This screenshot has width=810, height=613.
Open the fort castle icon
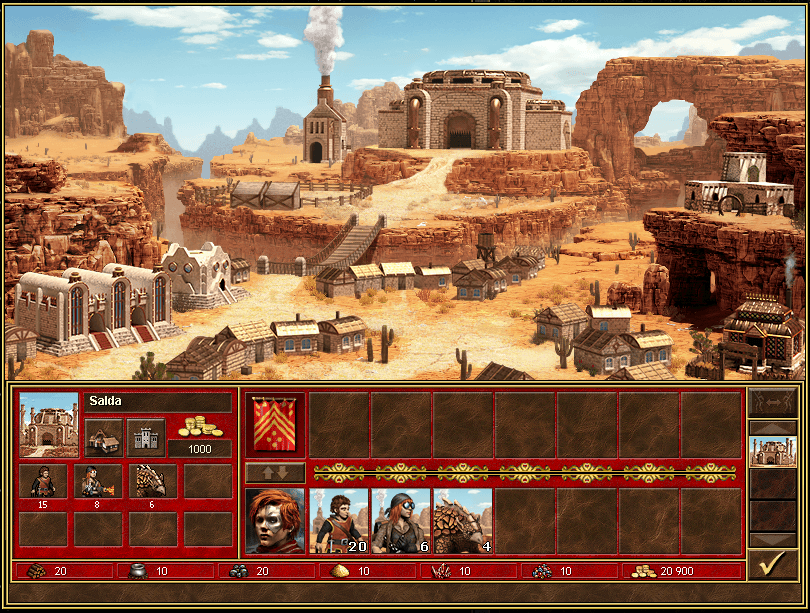(x=146, y=437)
